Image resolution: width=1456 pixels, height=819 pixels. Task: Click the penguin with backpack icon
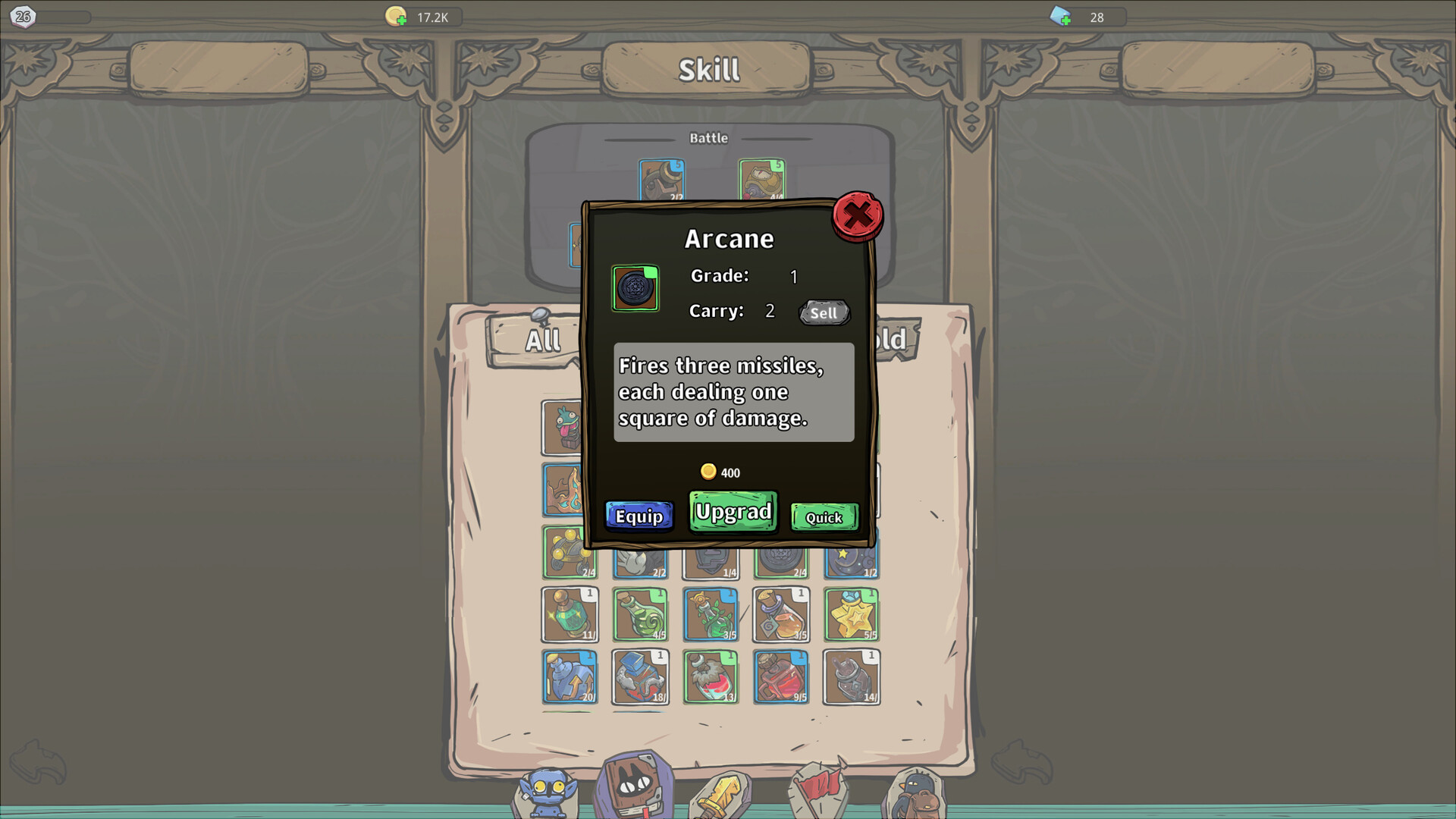(x=915, y=791)
